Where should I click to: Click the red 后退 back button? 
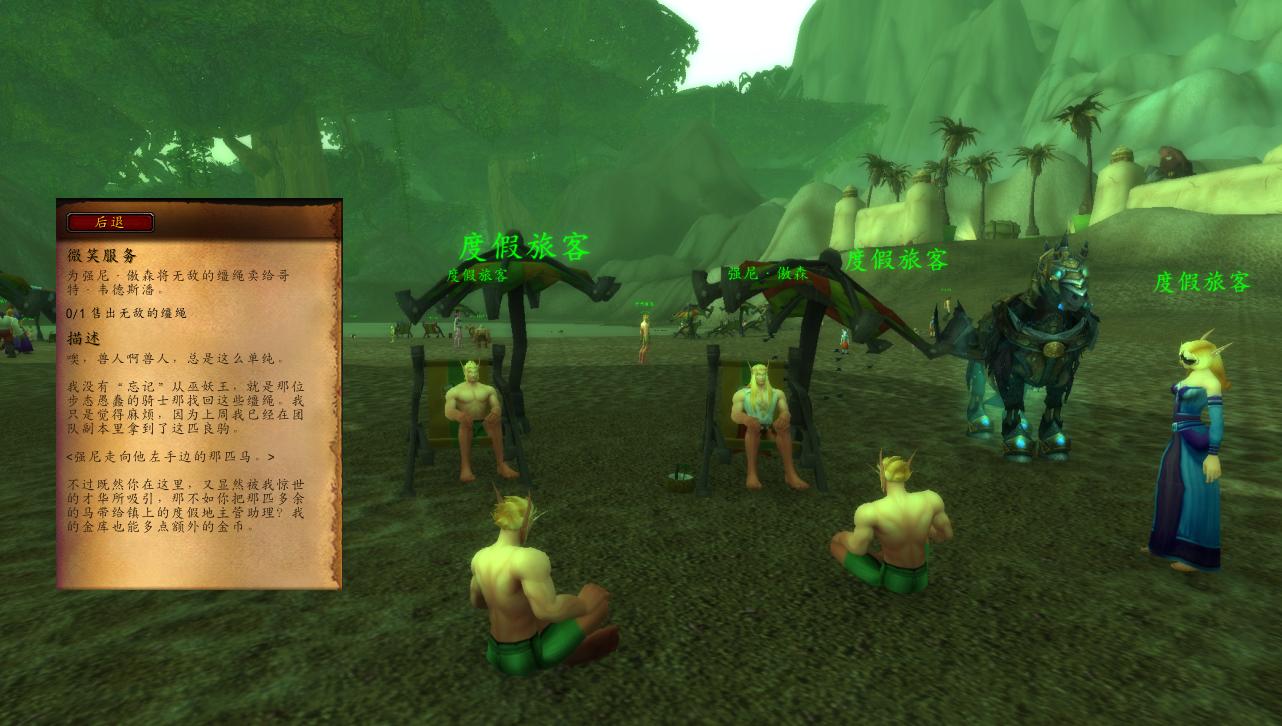[x=110, y=222]
